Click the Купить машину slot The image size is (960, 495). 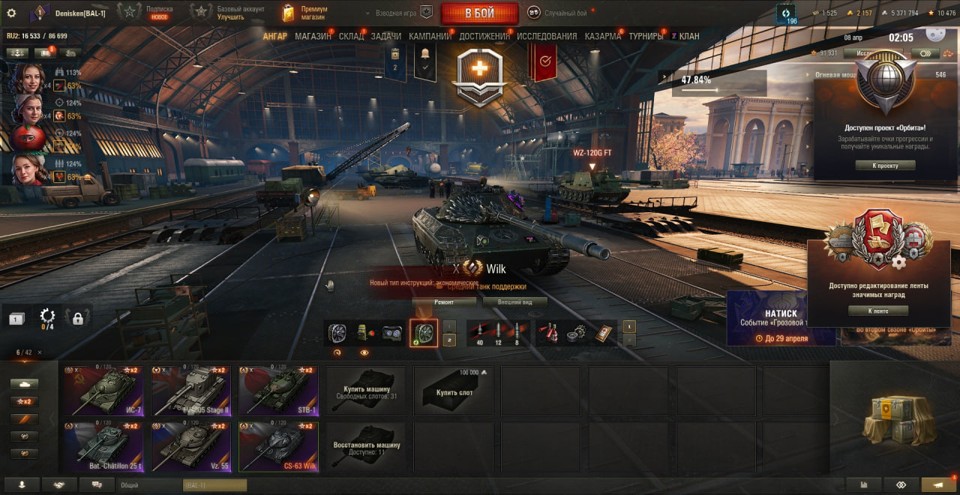tap(367, 390)
